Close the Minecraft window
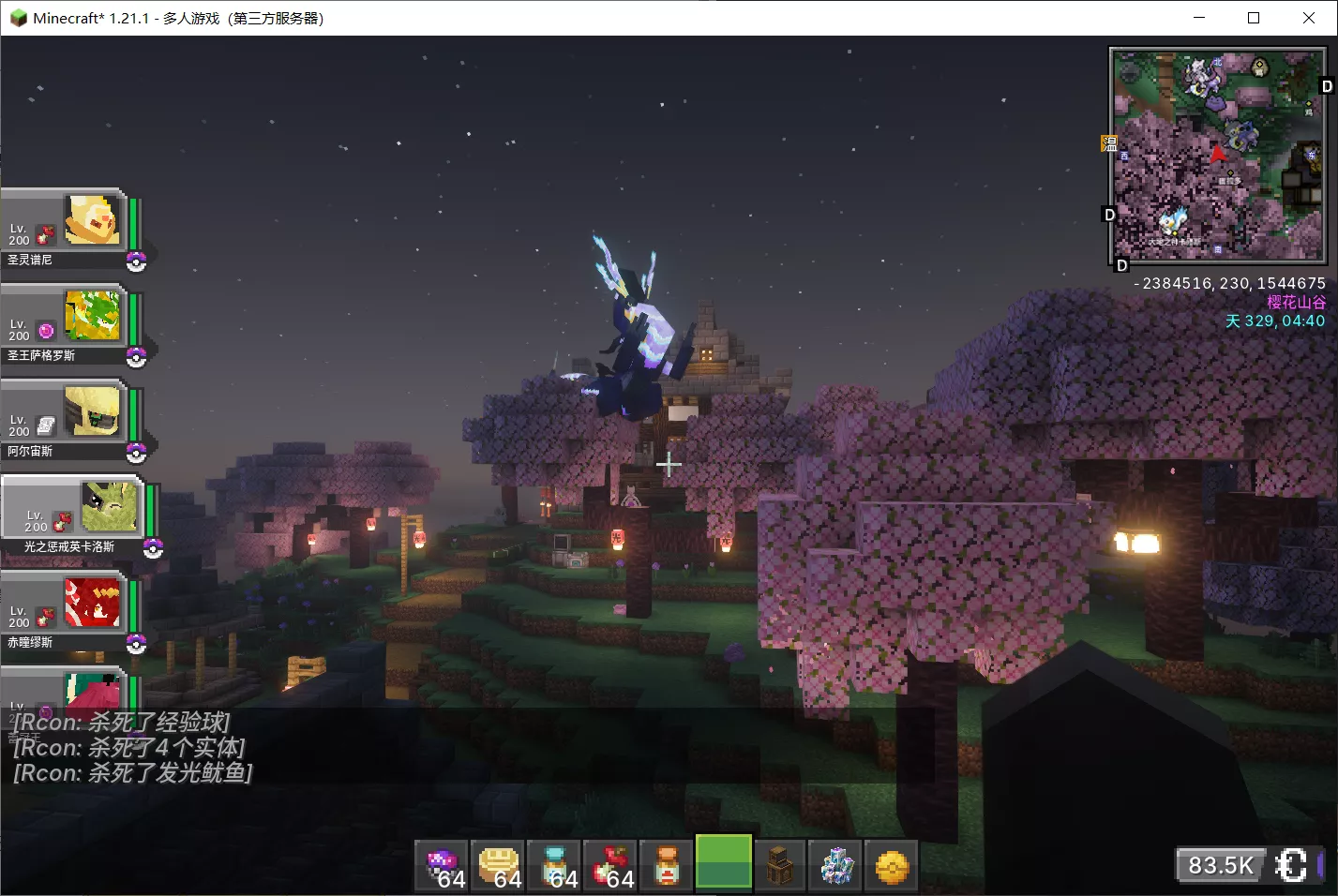Image resolution: width=1338 pixels, height=896 pixels. point(1309,18)
